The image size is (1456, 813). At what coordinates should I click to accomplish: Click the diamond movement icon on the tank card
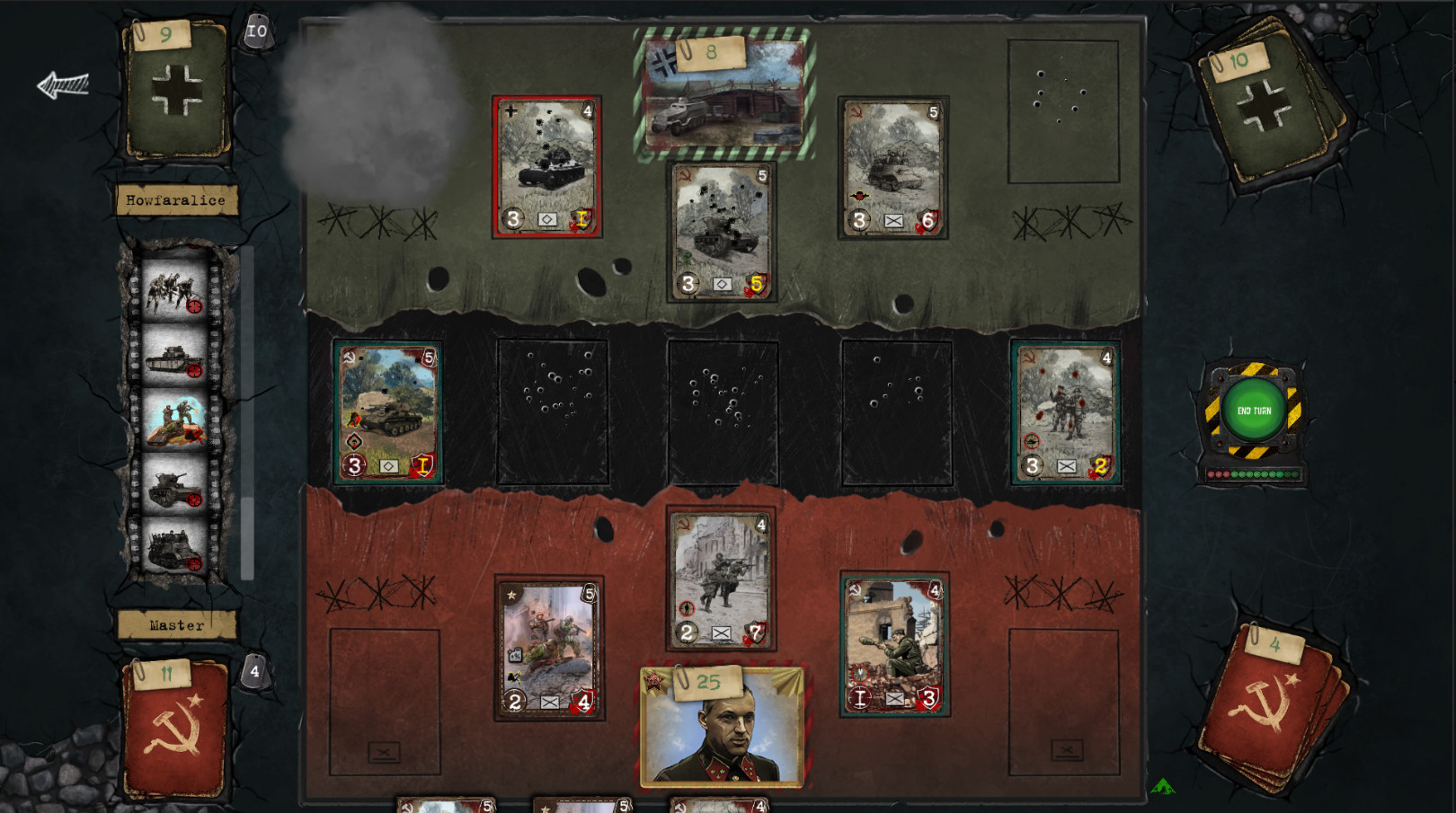pyautogui.click(x=390, y=465)
